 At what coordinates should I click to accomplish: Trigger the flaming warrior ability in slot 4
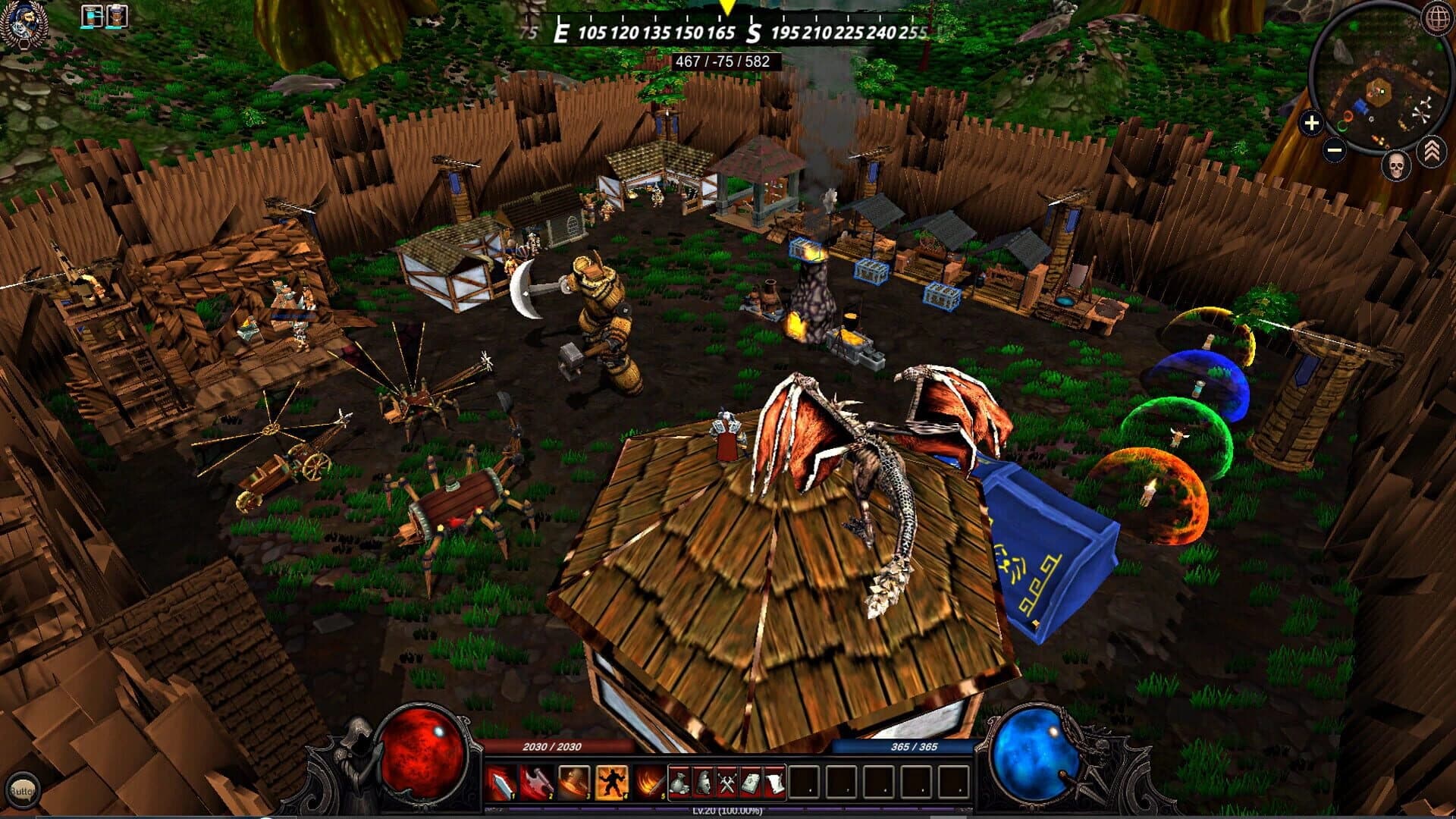point(611,782)
